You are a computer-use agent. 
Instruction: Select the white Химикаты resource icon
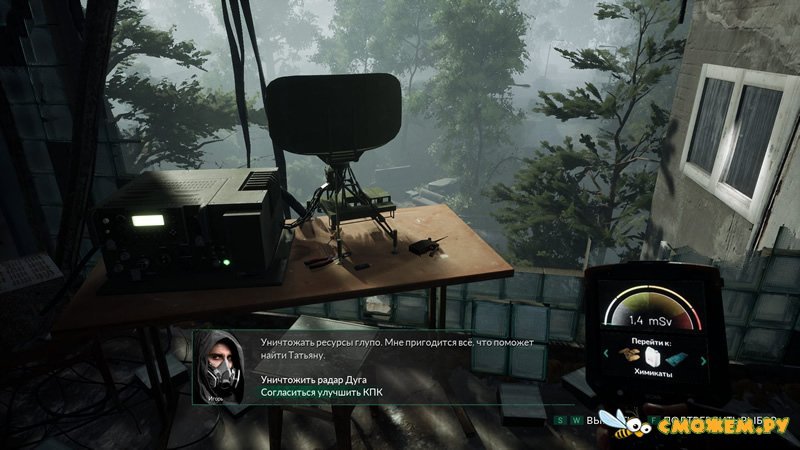[x=654, y=359]
